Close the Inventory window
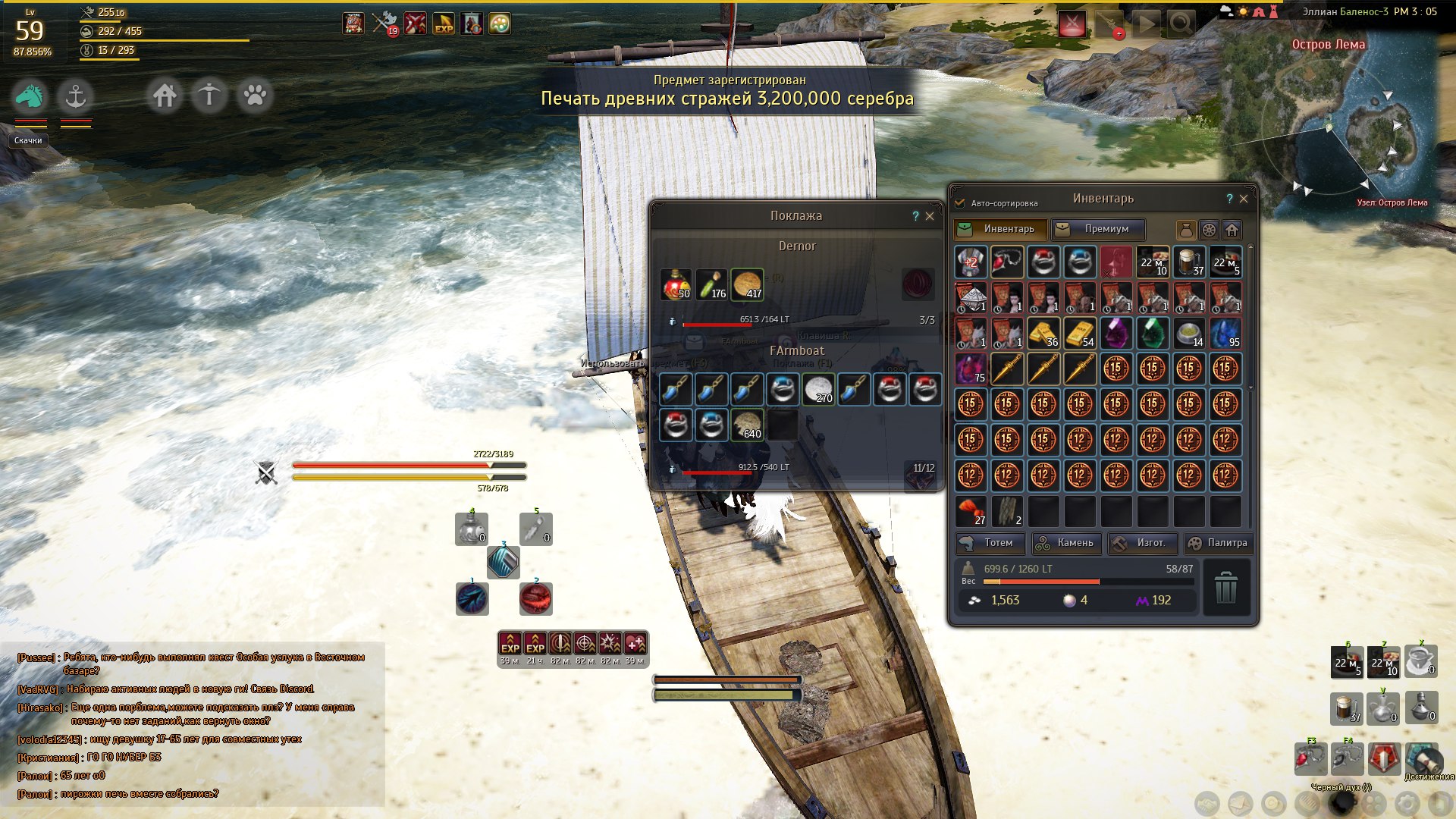Viewport: 1456px width, 819px height. [1244, 199]
